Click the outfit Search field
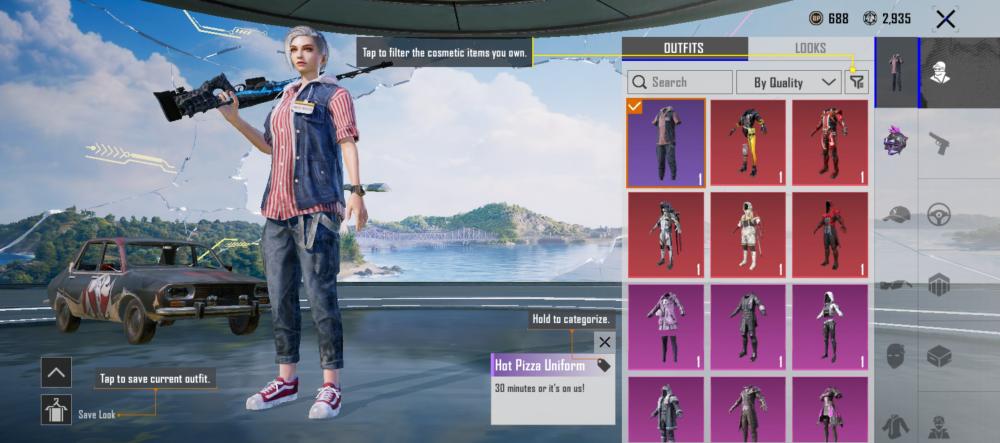 pyautogui.click(x=680, y=82)
